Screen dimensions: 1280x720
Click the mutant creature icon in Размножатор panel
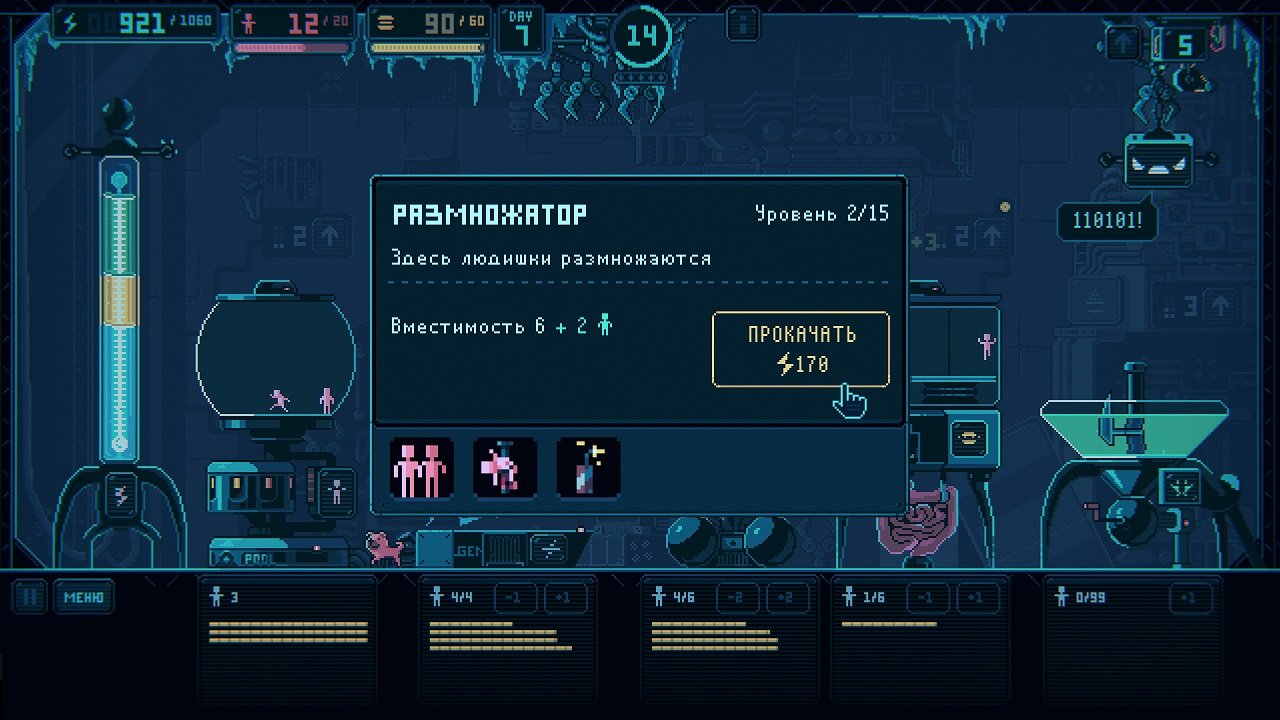(505, 466)
